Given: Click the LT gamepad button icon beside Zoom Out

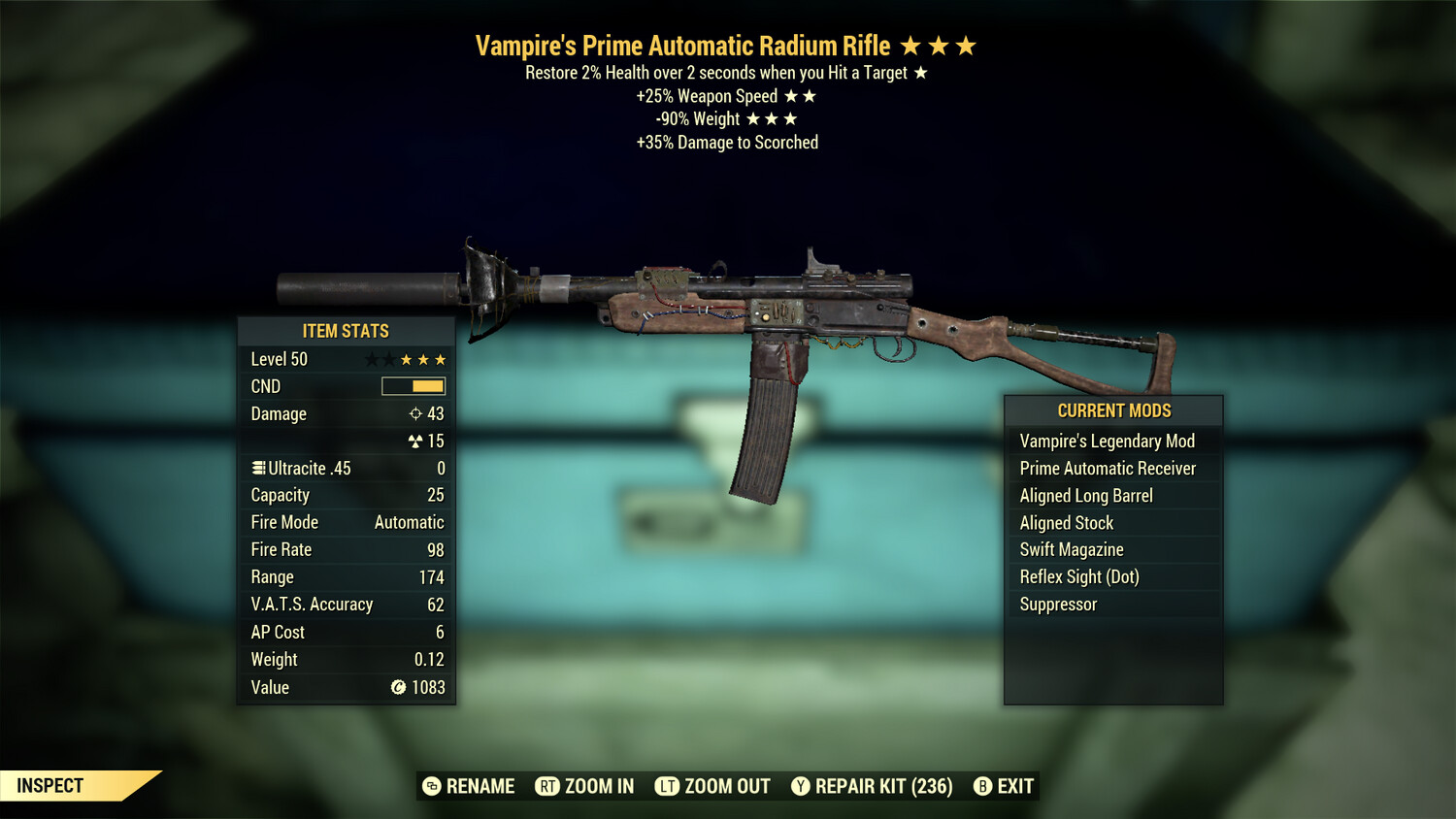Looking at the screenshot, I should point(668,786).
